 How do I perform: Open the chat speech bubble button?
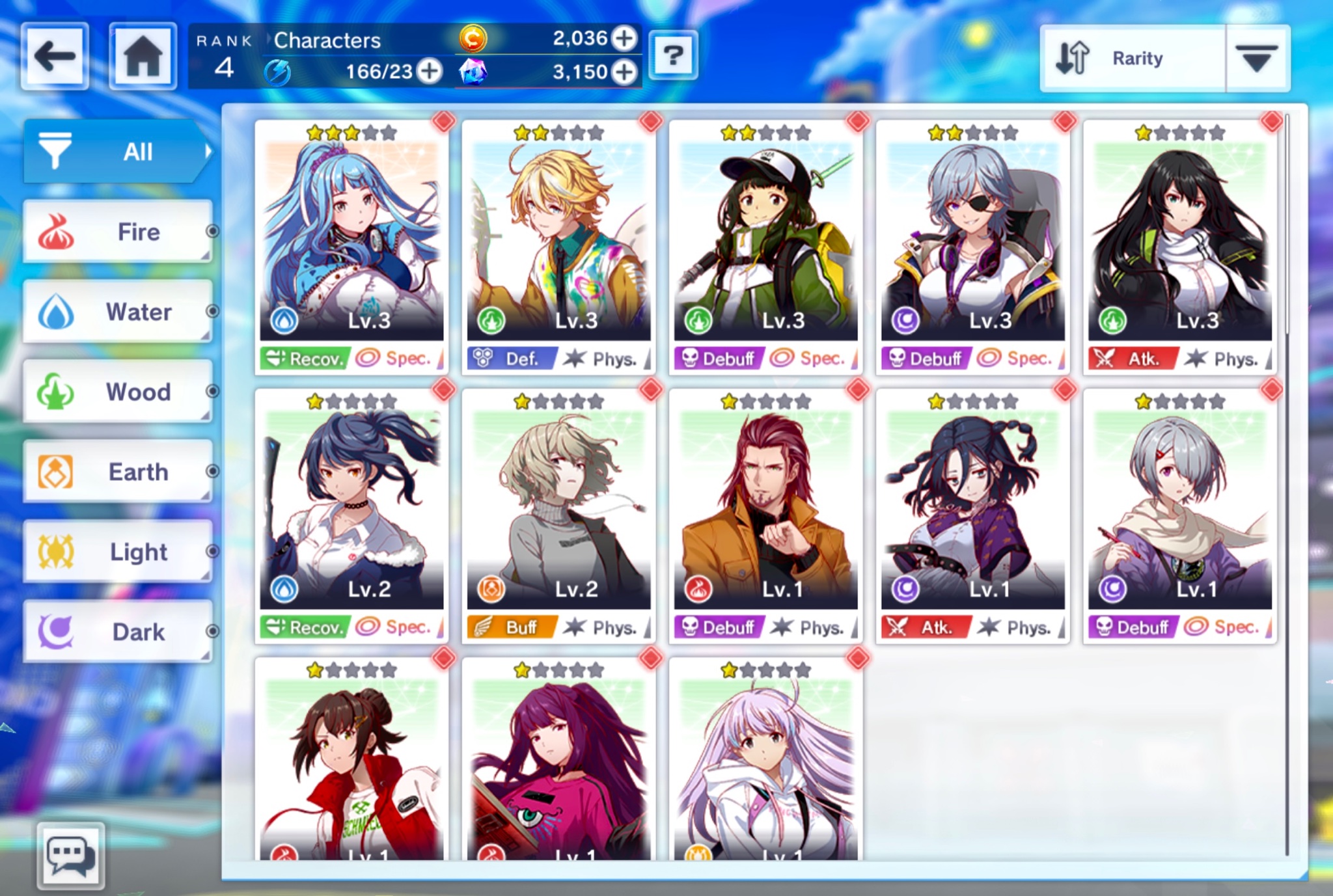click(70, 856)
